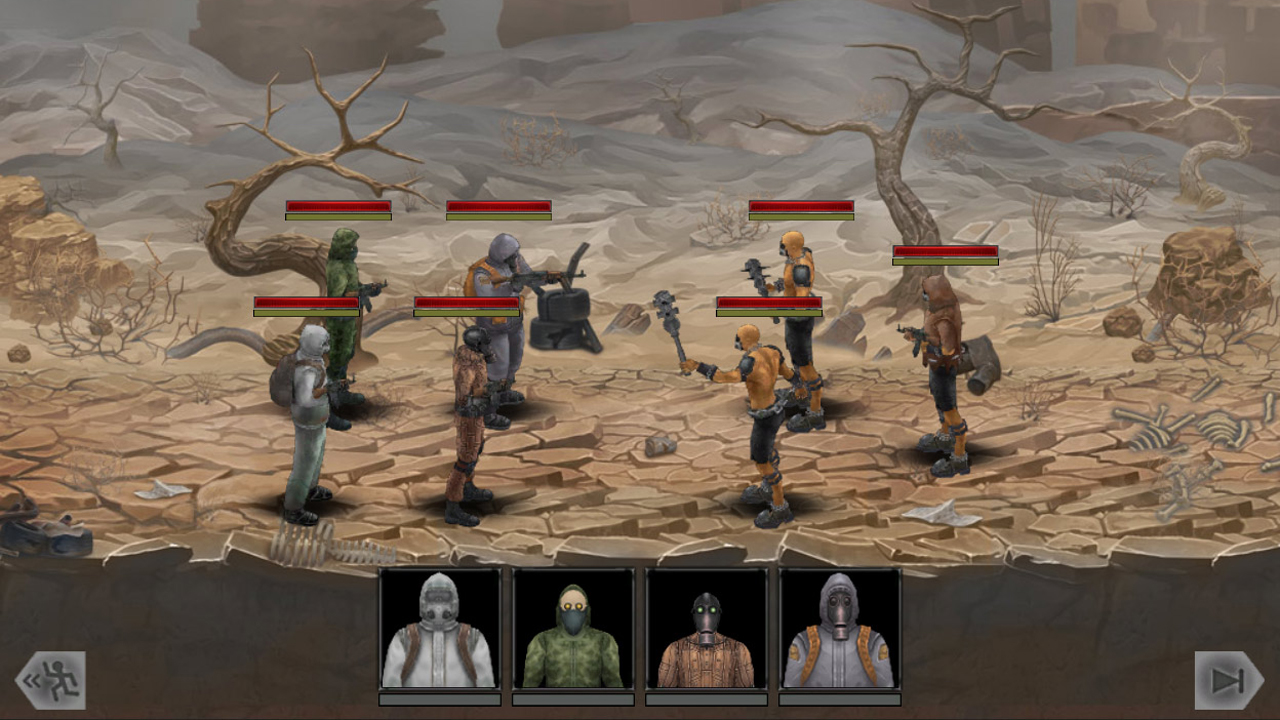Click the raider's red health bar
Screen dimensions: 1280x720
point(945,252)
